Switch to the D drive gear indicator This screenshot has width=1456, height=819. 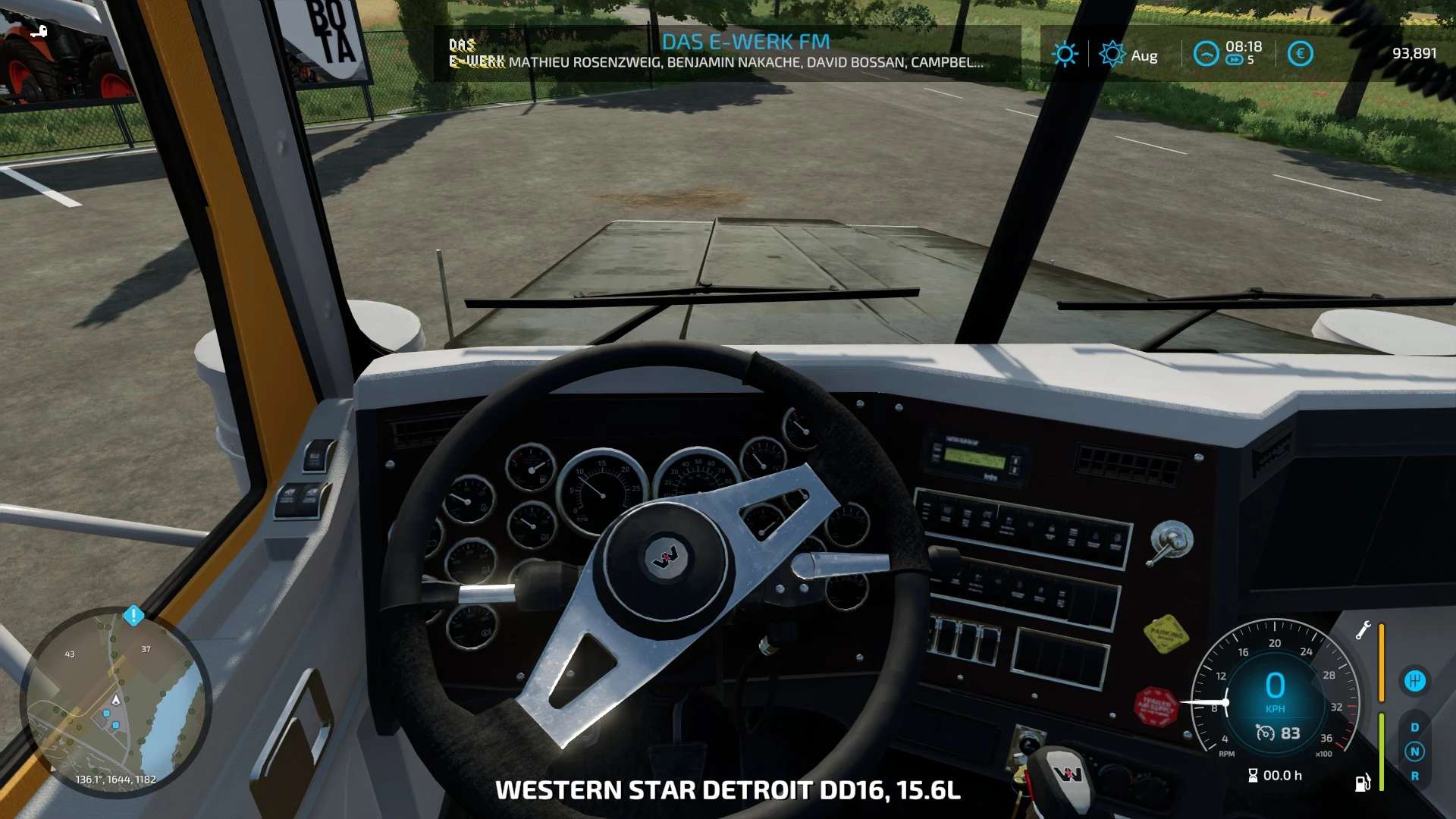click(1414, 727)
